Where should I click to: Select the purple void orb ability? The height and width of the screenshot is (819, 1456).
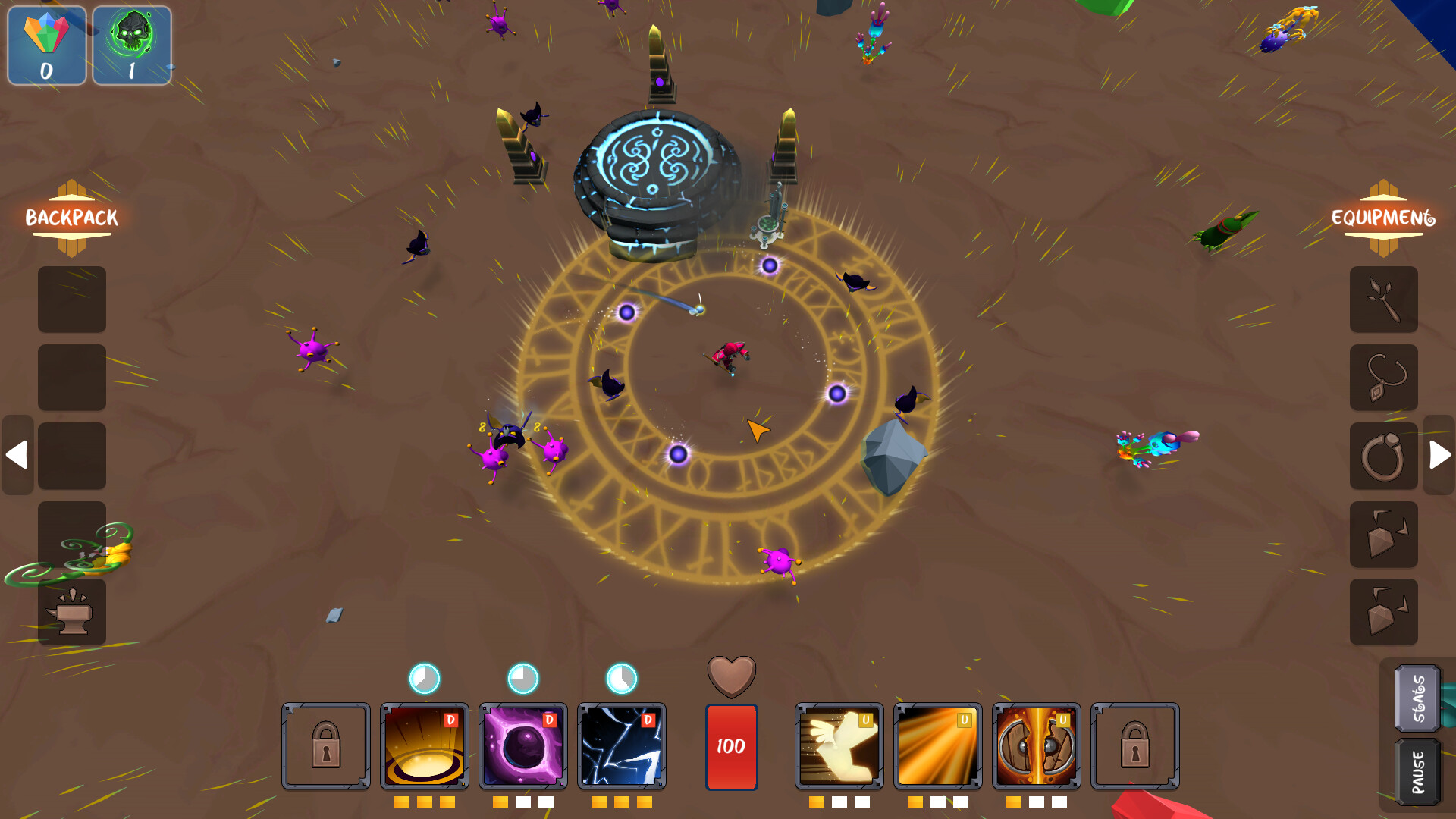[x=522, y=745]
